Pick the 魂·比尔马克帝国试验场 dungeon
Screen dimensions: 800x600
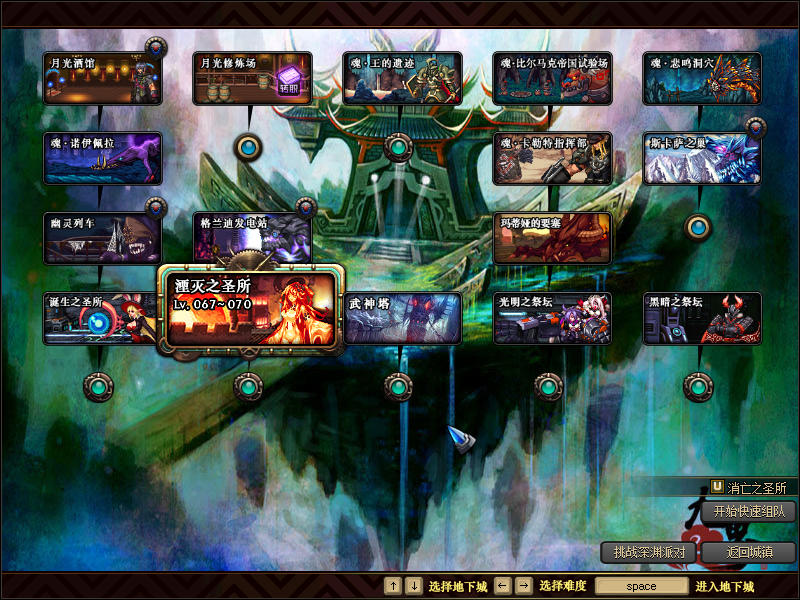[x=552, y=78]
